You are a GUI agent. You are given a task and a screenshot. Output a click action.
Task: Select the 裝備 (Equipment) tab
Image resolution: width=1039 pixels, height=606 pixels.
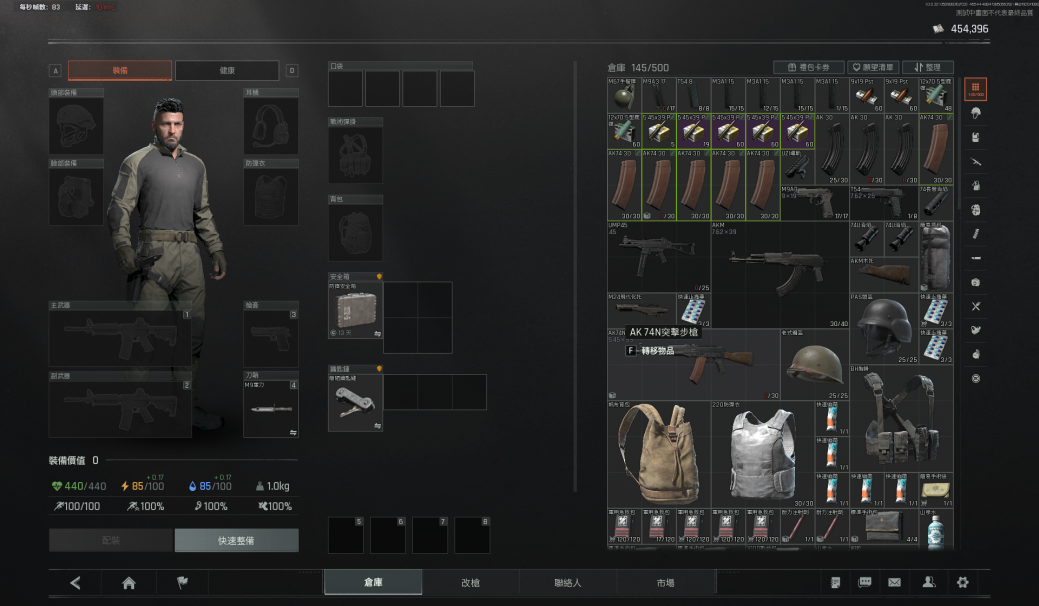[x=120, y=71]
